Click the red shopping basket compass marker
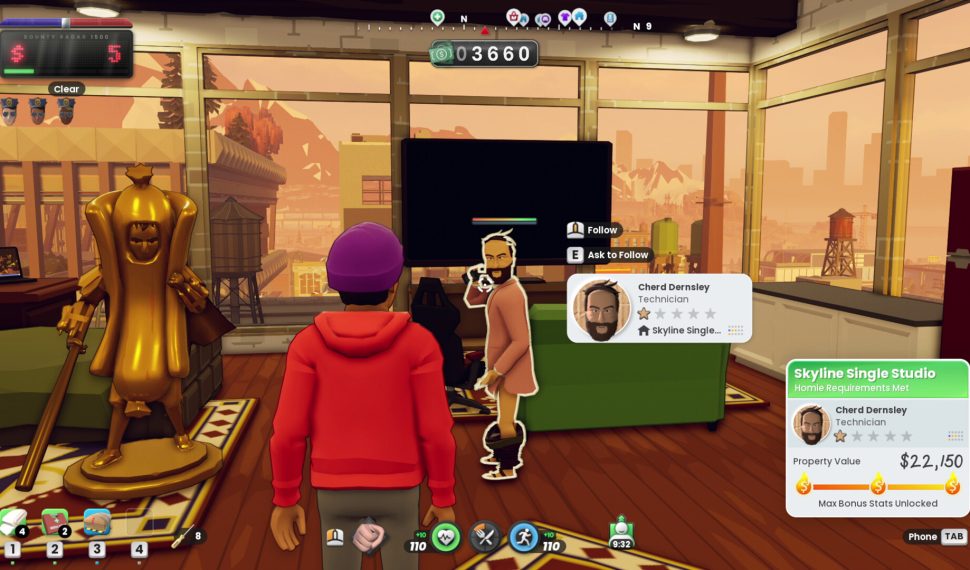970x570 pixels. (513, 17)
